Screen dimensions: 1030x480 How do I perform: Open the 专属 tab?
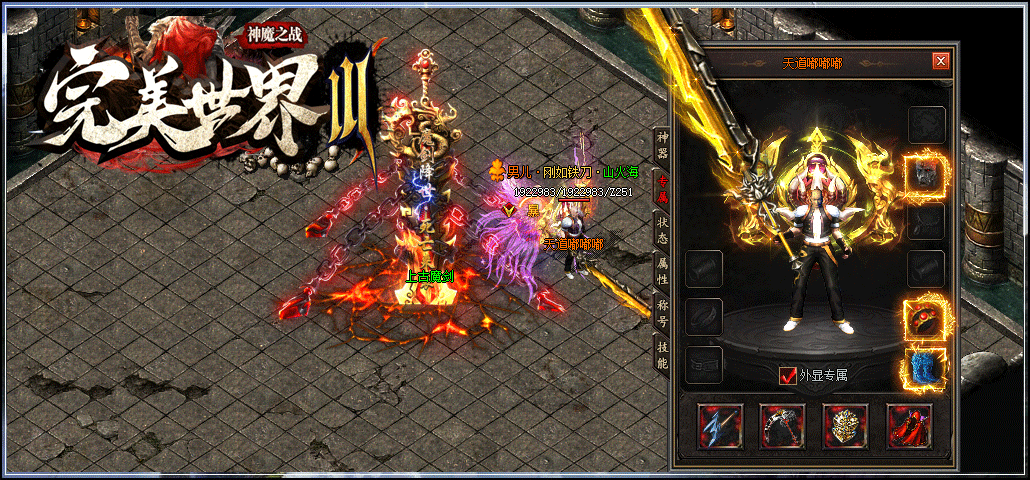point(661,186)
